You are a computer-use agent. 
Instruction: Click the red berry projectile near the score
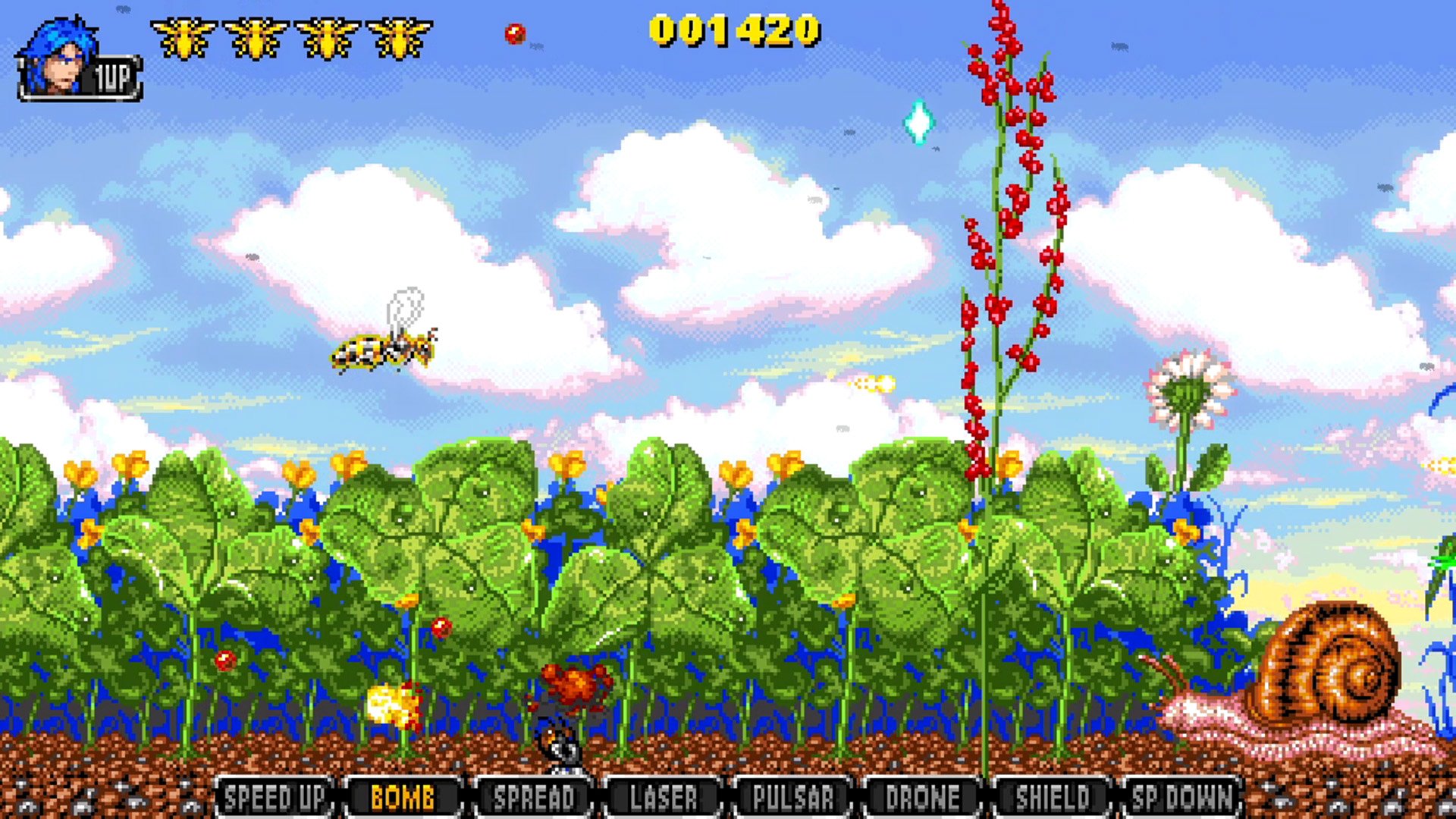(x=514, y=33)
